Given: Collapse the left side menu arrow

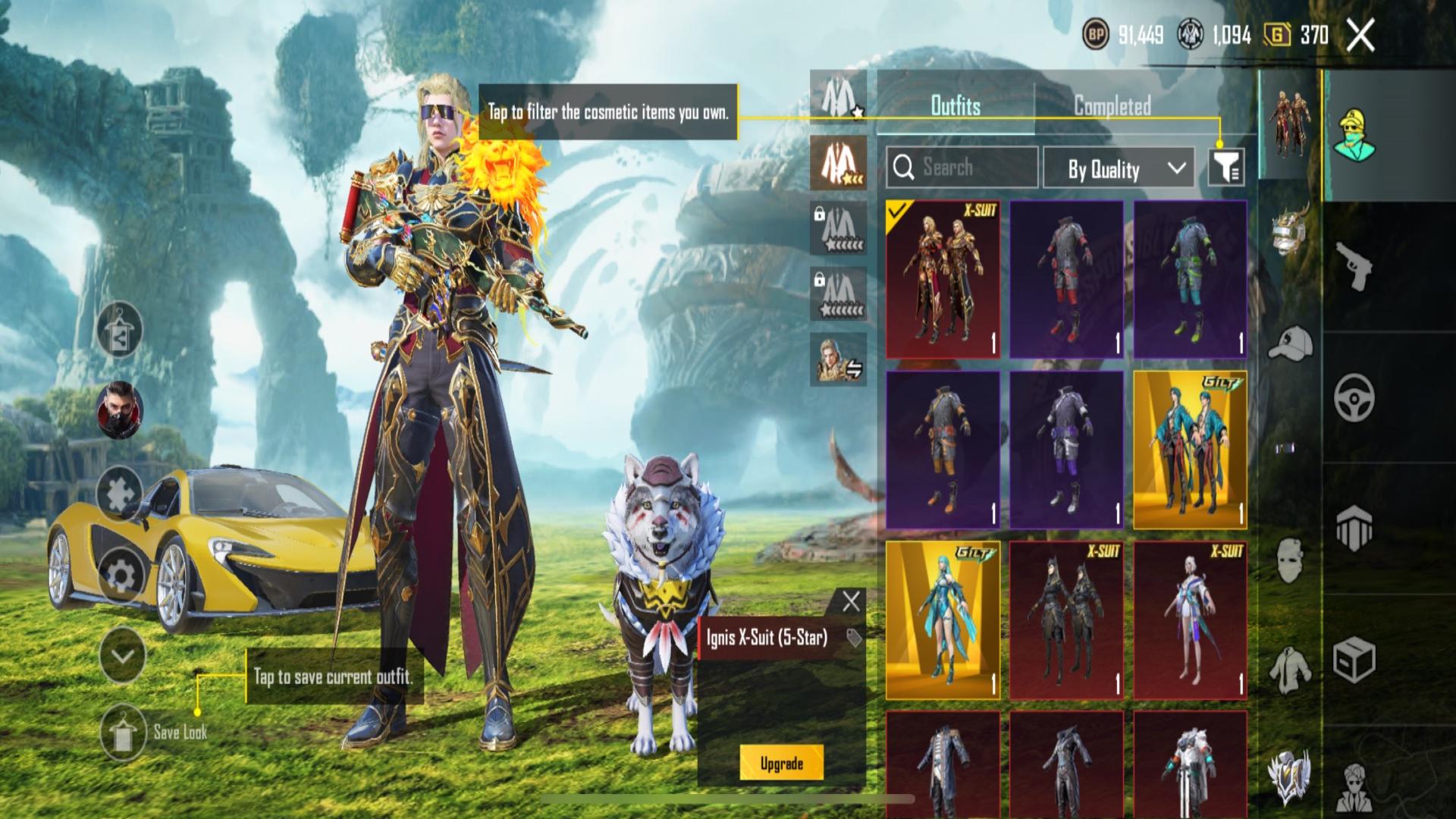Looking at the screenshot, I should (x=122, y=656).
